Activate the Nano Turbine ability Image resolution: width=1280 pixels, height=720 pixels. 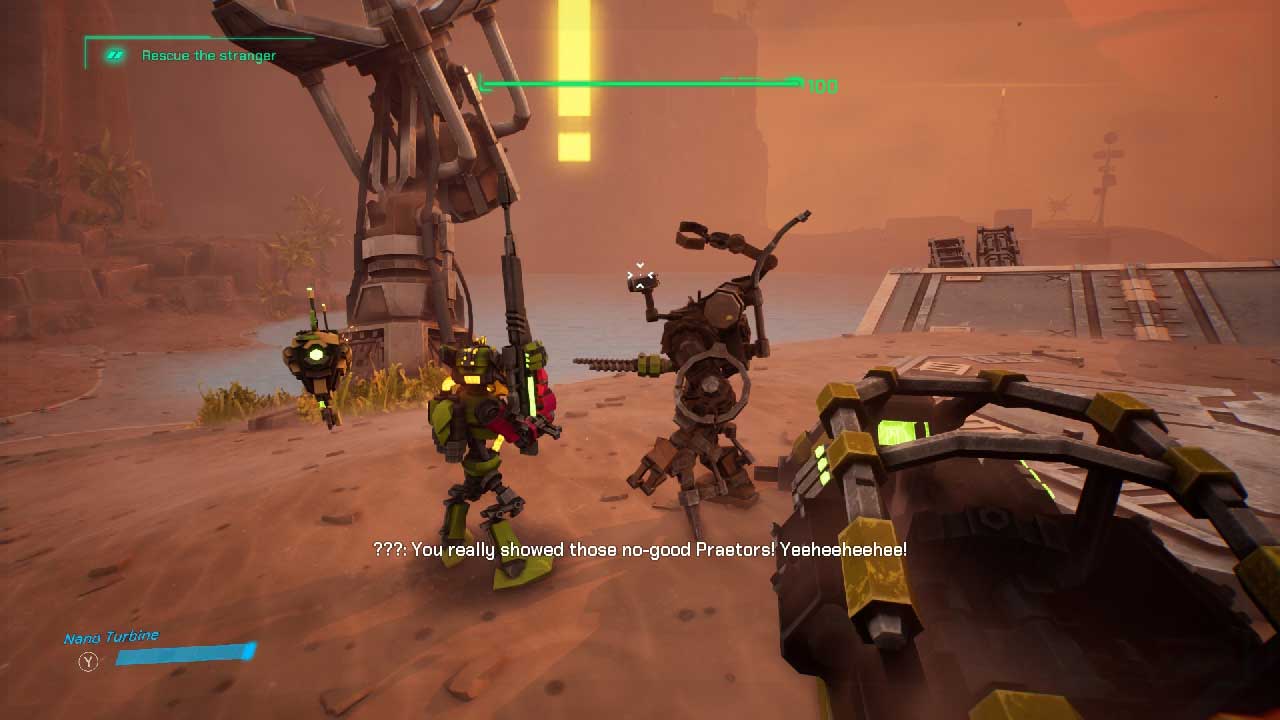click(89, 660)
